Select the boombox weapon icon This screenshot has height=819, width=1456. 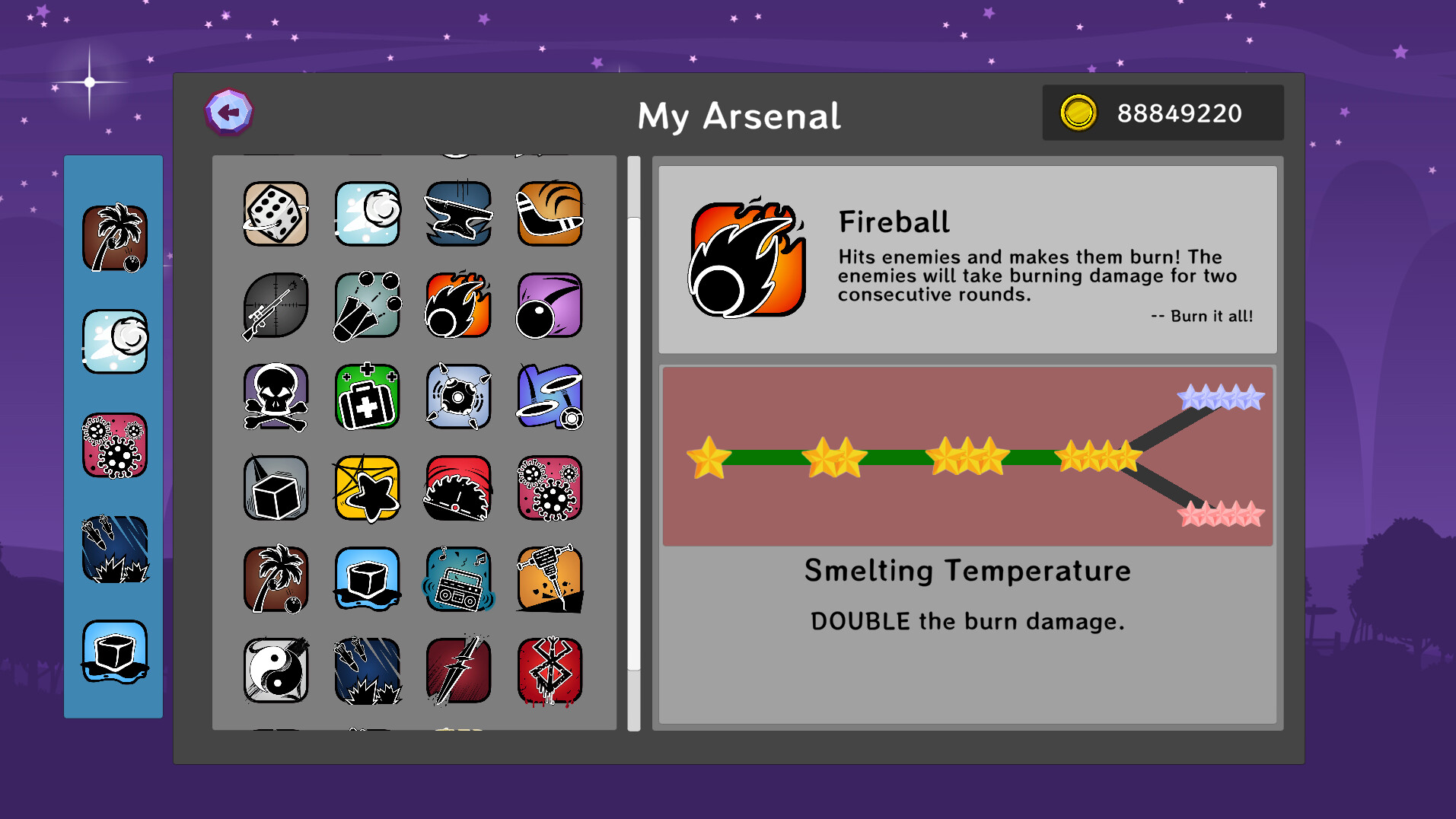point(458,579)
